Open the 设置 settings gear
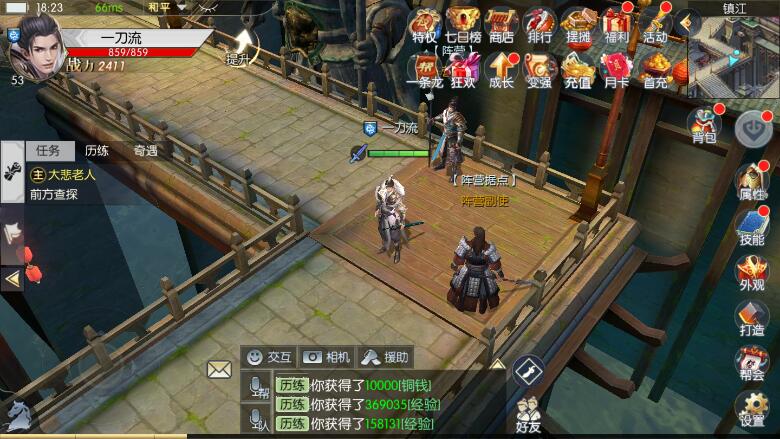Viewport: 780px width, 439px height. 751,408
